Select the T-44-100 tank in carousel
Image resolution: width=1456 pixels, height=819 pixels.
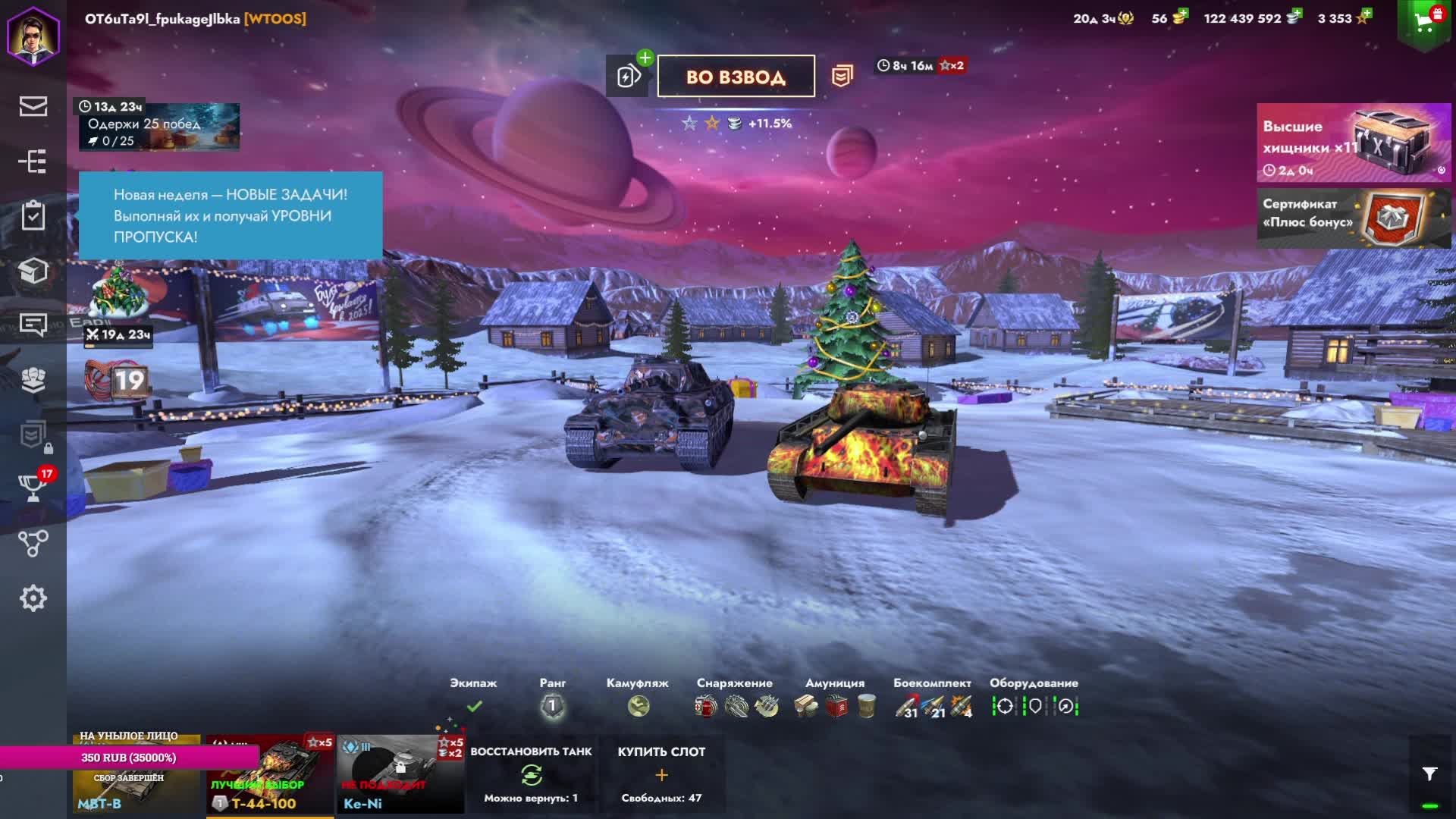coord(270,775)
